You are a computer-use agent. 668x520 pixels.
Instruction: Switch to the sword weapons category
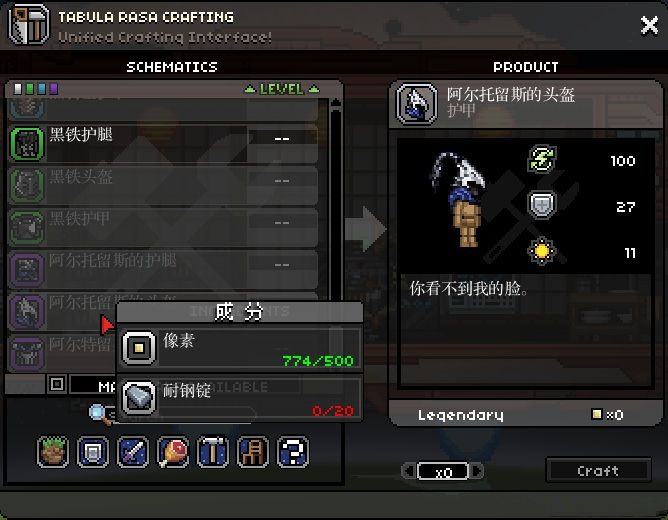[133, 451]
